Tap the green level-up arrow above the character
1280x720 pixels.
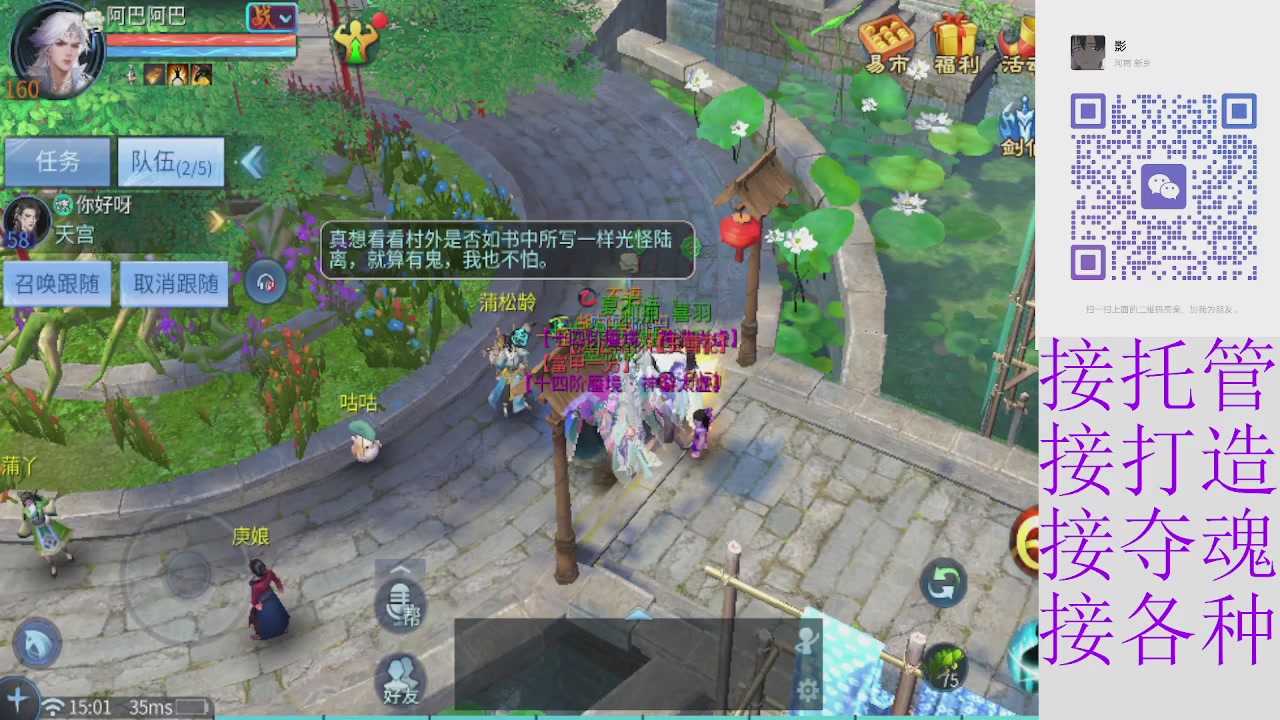point(356,42)
